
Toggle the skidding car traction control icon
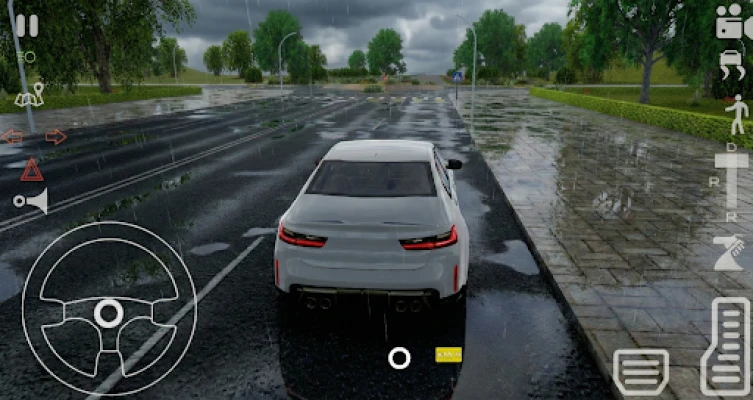733,65
